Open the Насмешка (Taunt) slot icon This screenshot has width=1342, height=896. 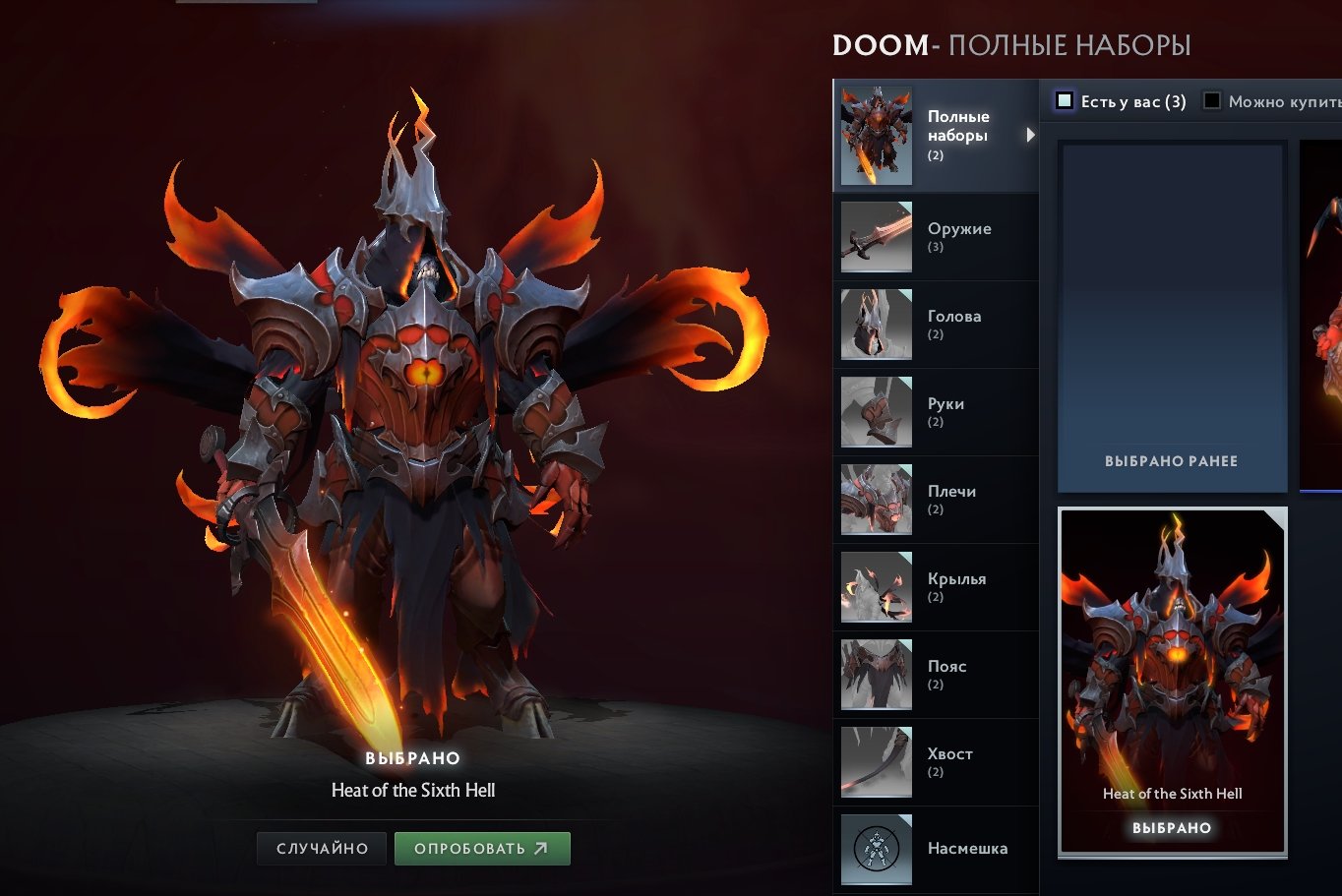coord(875,849)
